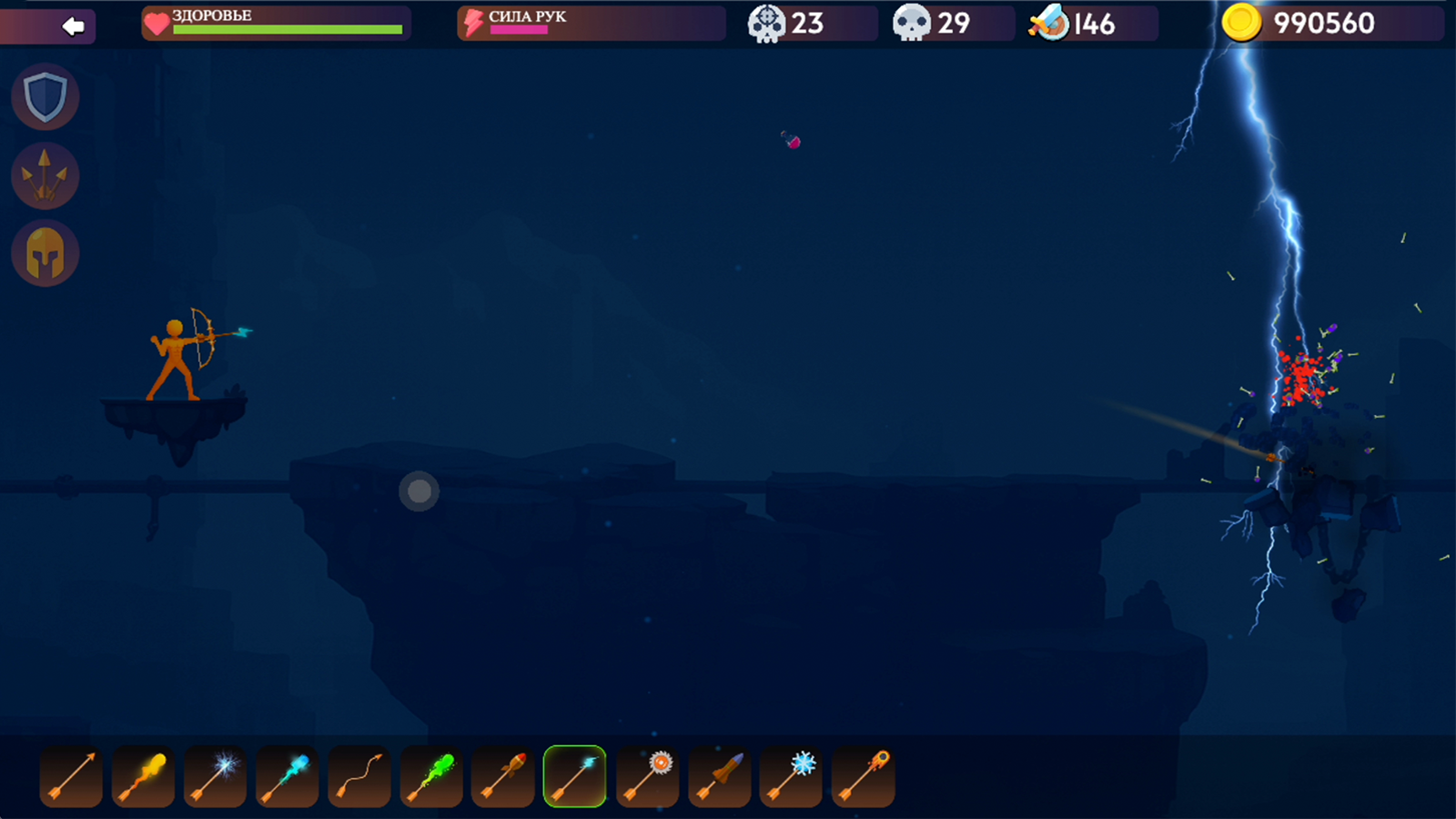Select the basic wooden arrow
The width and height of the screenshot is (1456, 819).
click(70, 777)
